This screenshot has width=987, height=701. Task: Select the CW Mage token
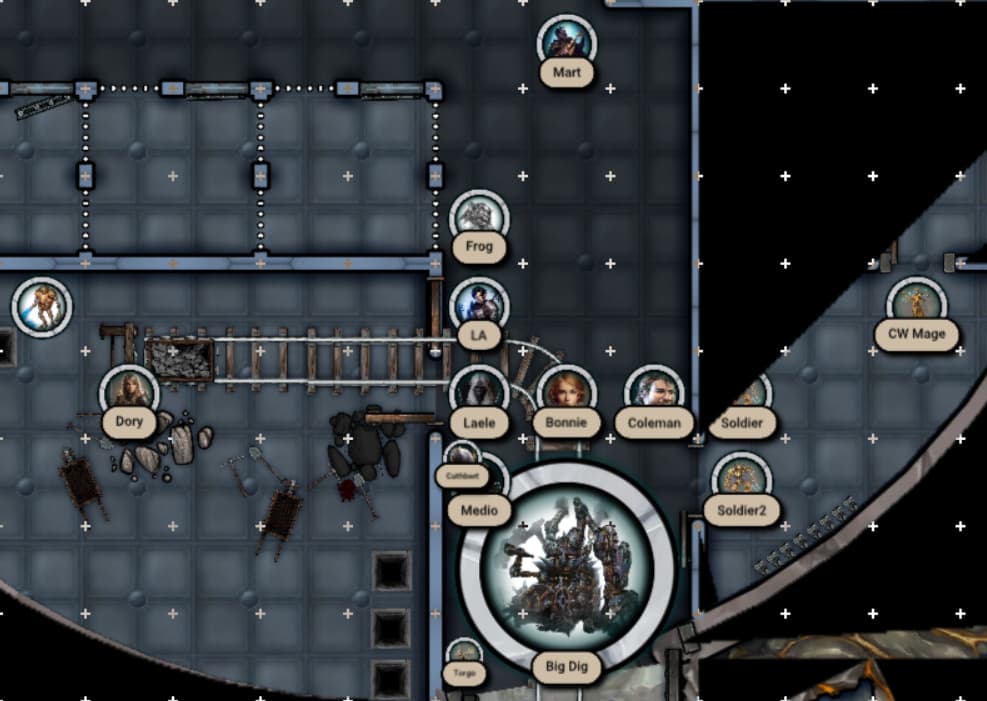[x=915, y=303]
